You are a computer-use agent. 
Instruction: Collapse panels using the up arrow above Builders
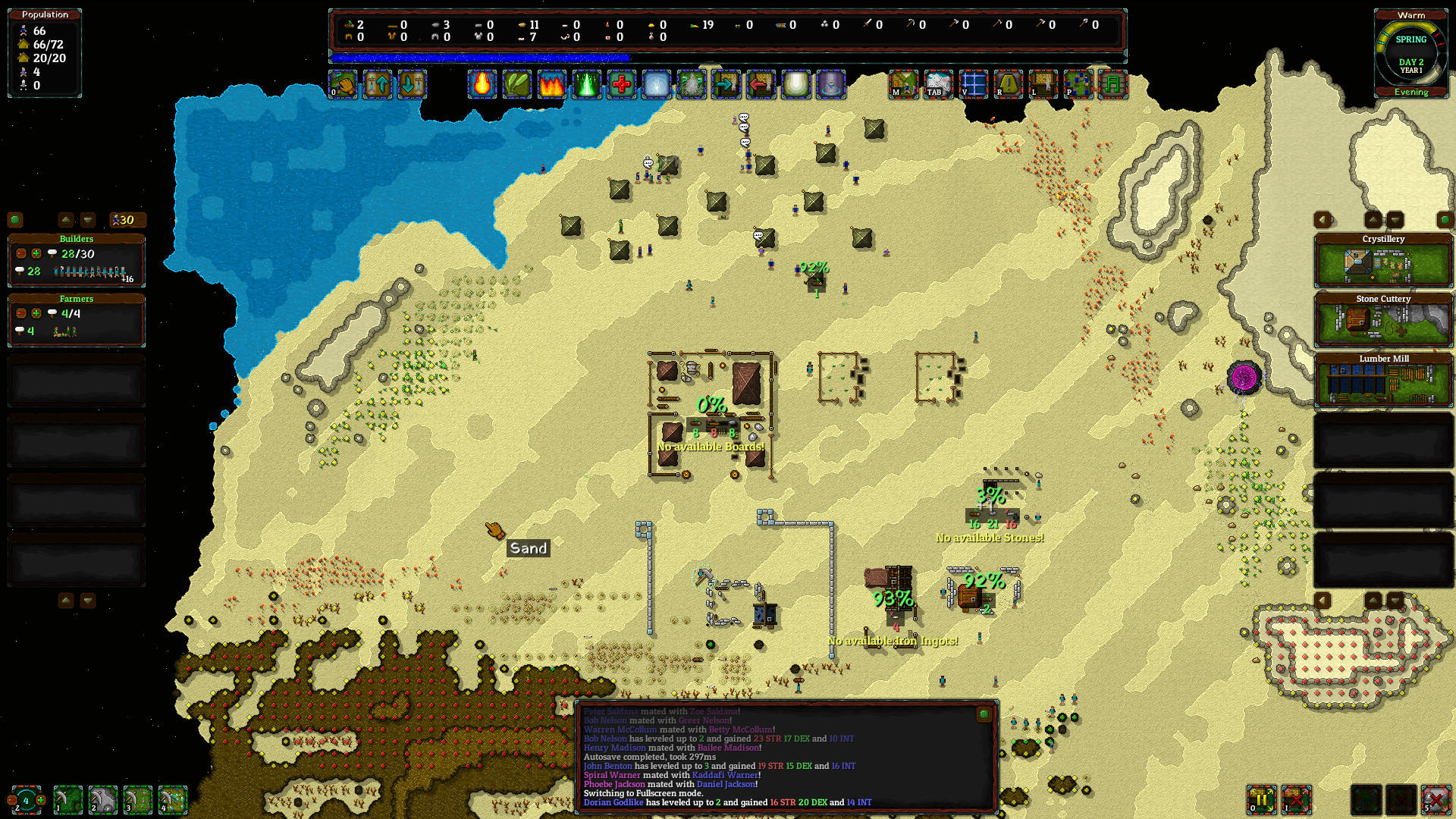point(66,219)
